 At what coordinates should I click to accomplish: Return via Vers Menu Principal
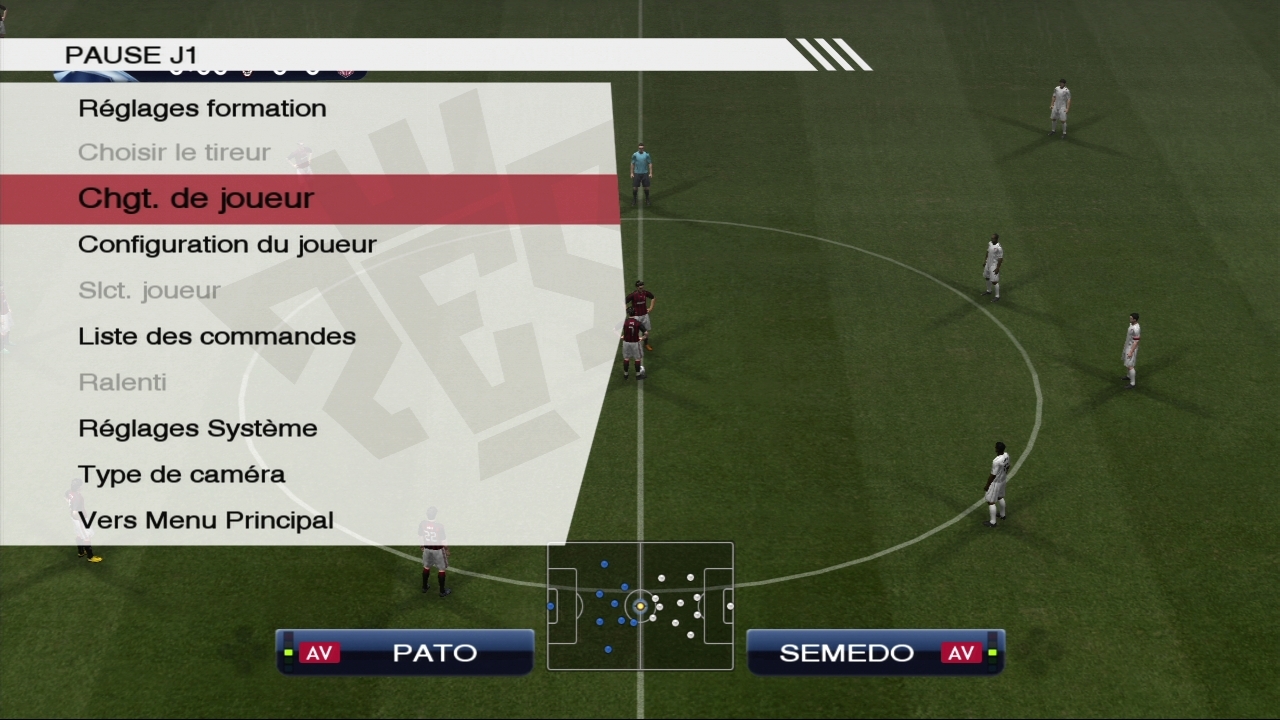[x=206, y=520]
